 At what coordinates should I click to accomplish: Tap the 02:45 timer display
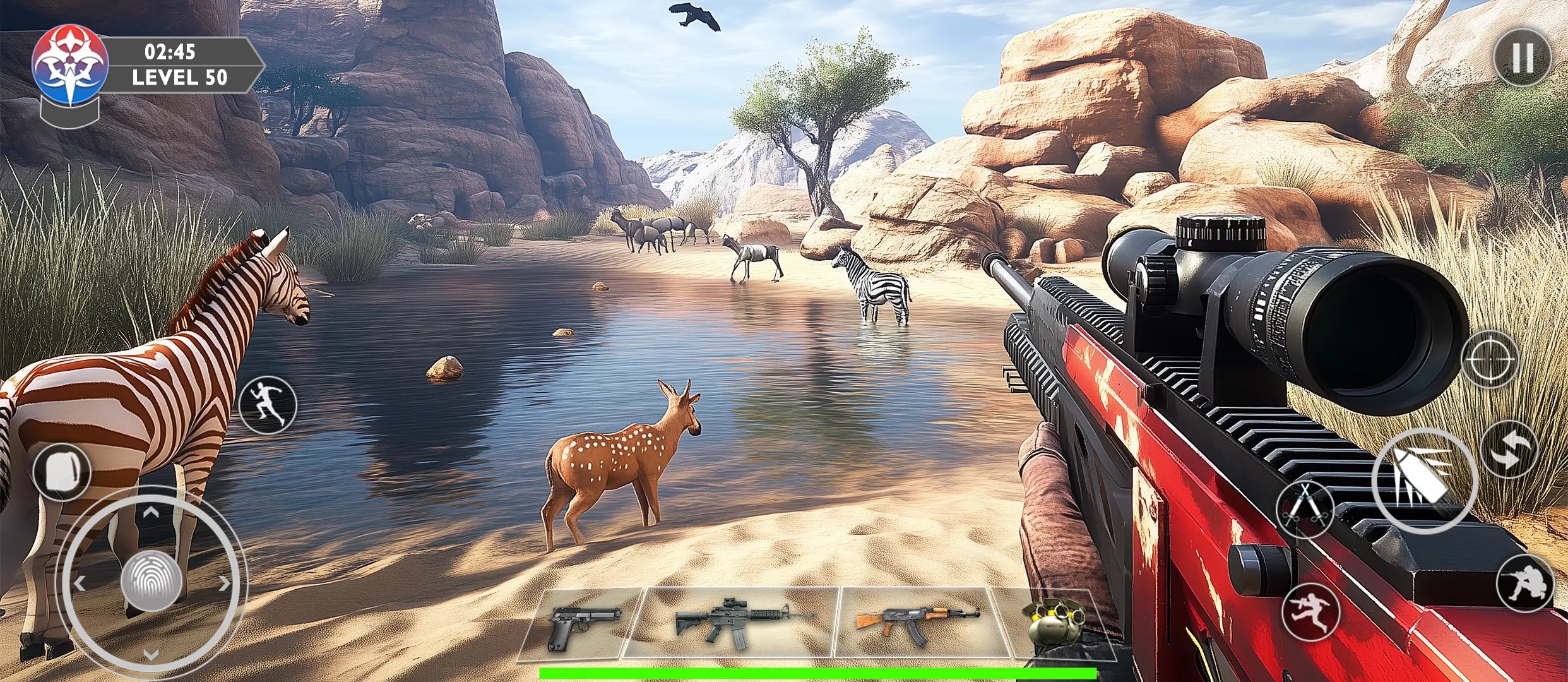(x=170, y=52)
